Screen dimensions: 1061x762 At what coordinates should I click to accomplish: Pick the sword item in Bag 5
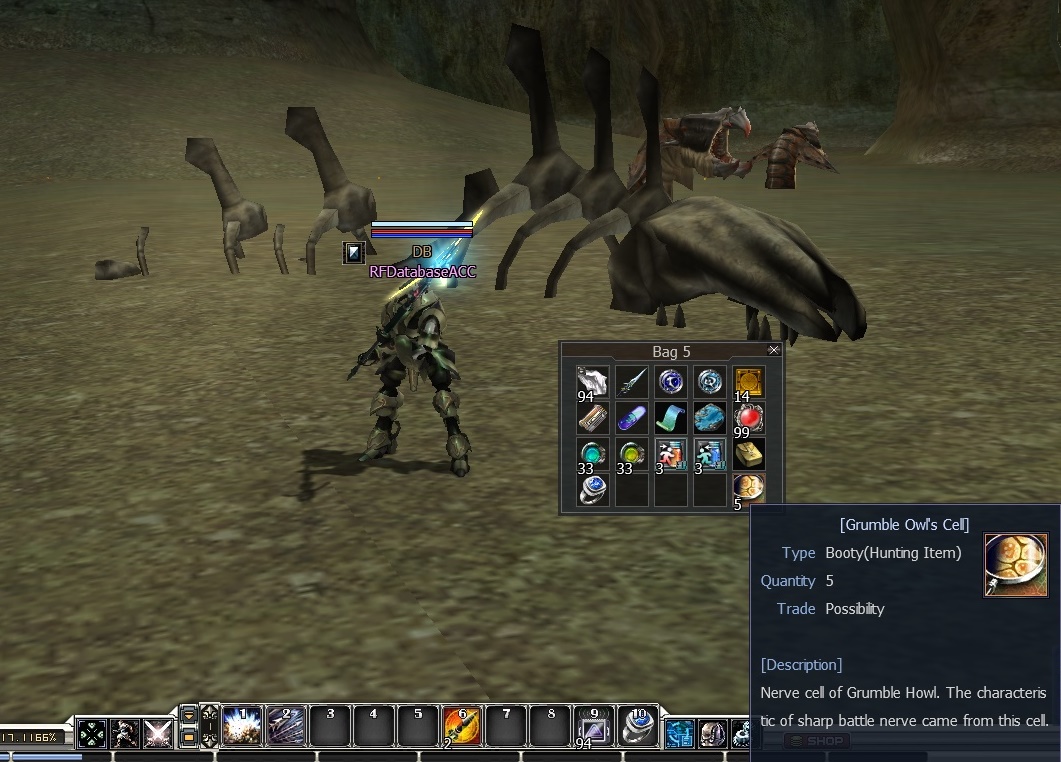631,382
